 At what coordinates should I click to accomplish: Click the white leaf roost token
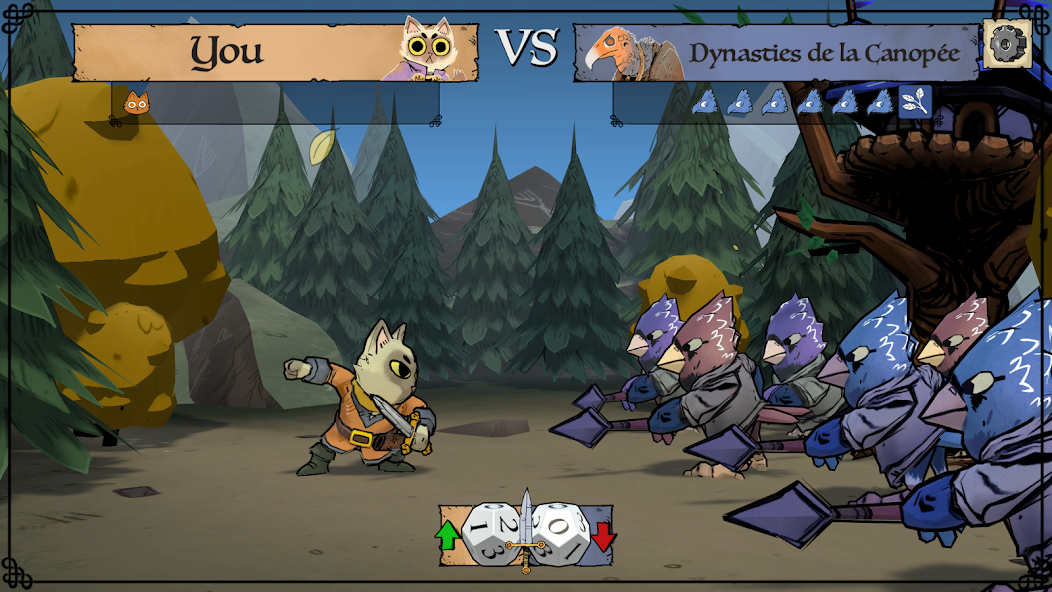pyautogui.click(x=914, y=101)
